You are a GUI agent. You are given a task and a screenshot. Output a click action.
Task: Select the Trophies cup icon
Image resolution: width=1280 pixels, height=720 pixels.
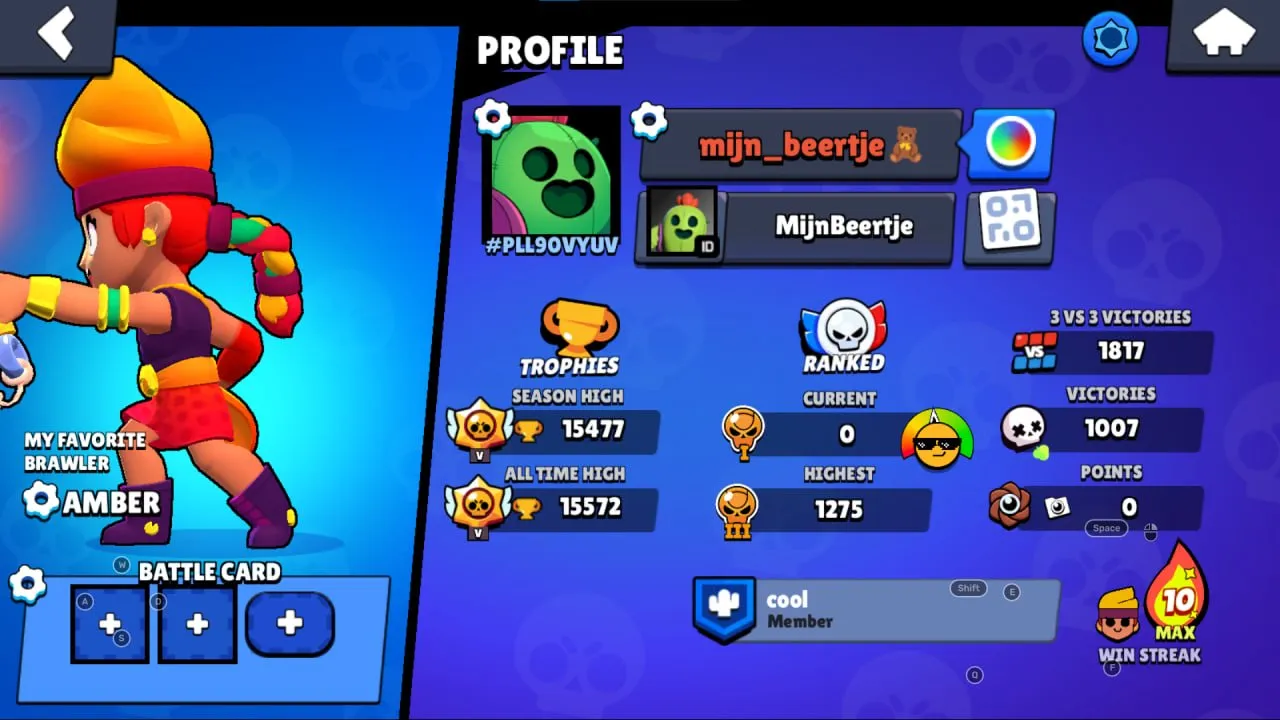coord(580,325)
